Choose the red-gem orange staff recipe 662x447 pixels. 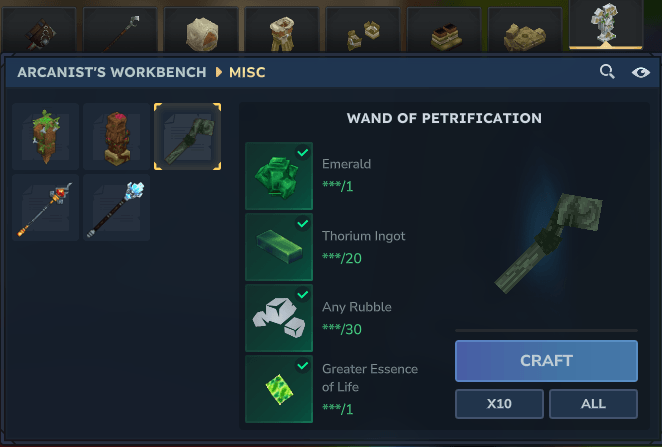pos(46,208)
